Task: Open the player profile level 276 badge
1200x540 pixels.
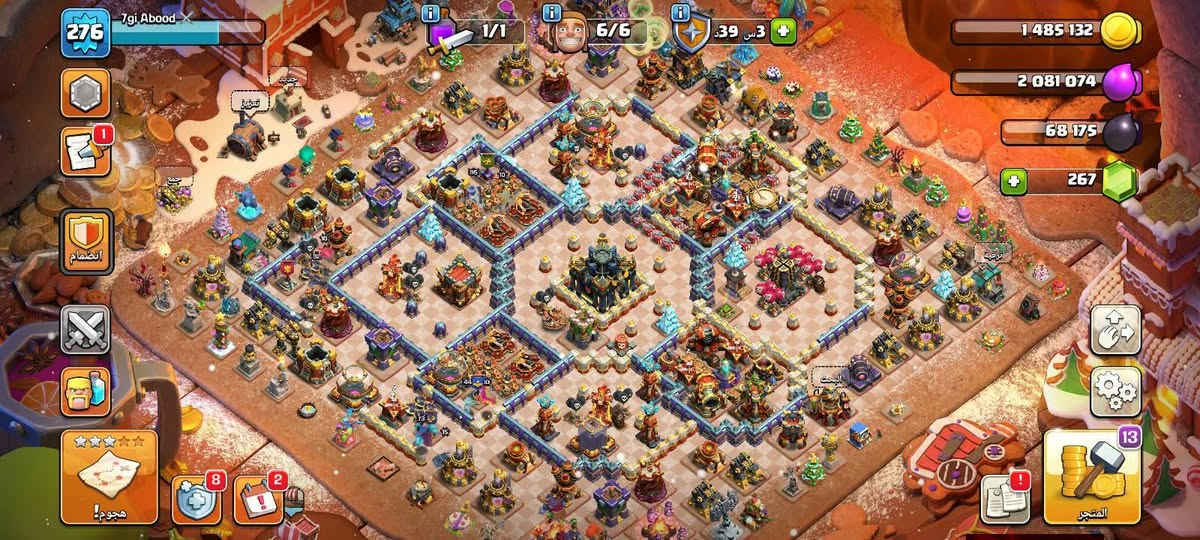Action: 84,33
